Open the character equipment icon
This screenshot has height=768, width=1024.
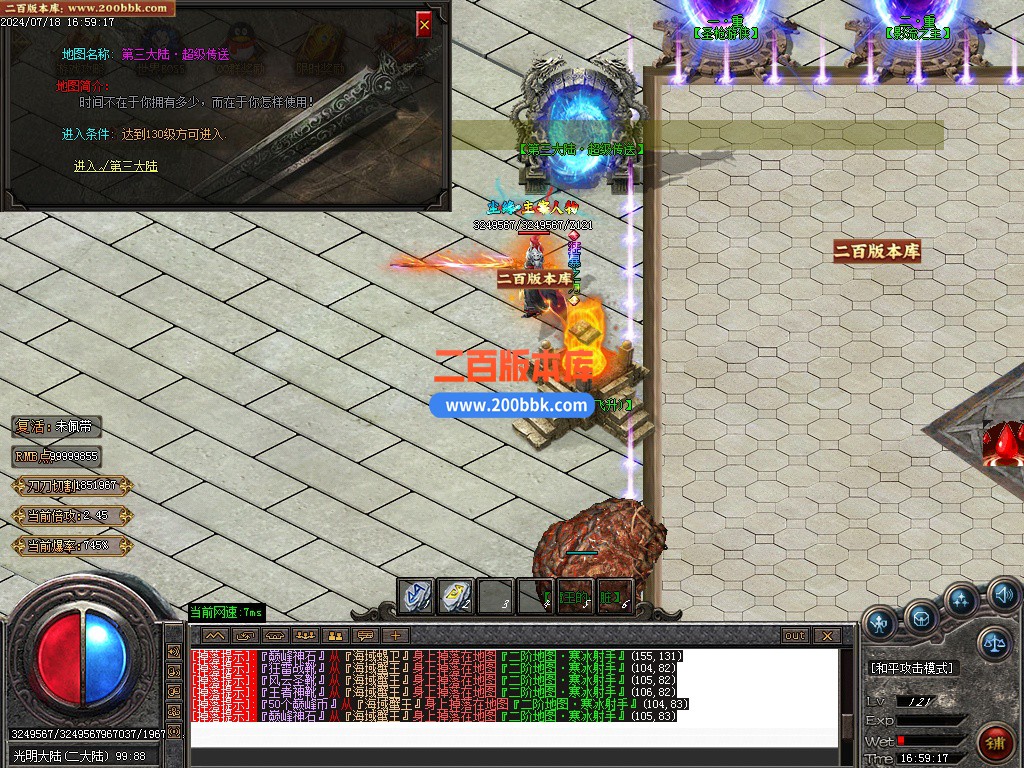[880, 624]
